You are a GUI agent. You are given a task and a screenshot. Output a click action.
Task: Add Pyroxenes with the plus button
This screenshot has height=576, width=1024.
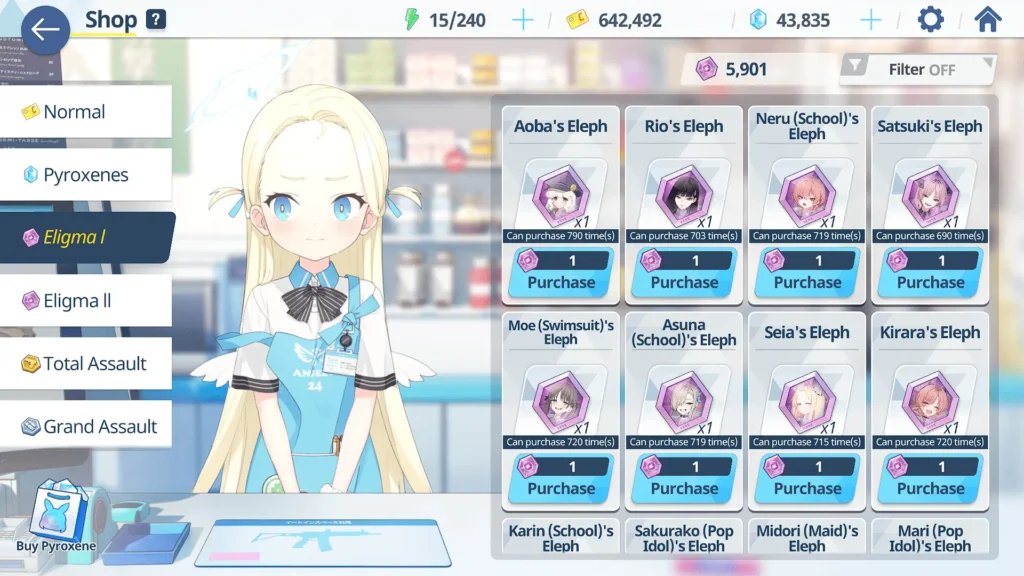(871, 20)
